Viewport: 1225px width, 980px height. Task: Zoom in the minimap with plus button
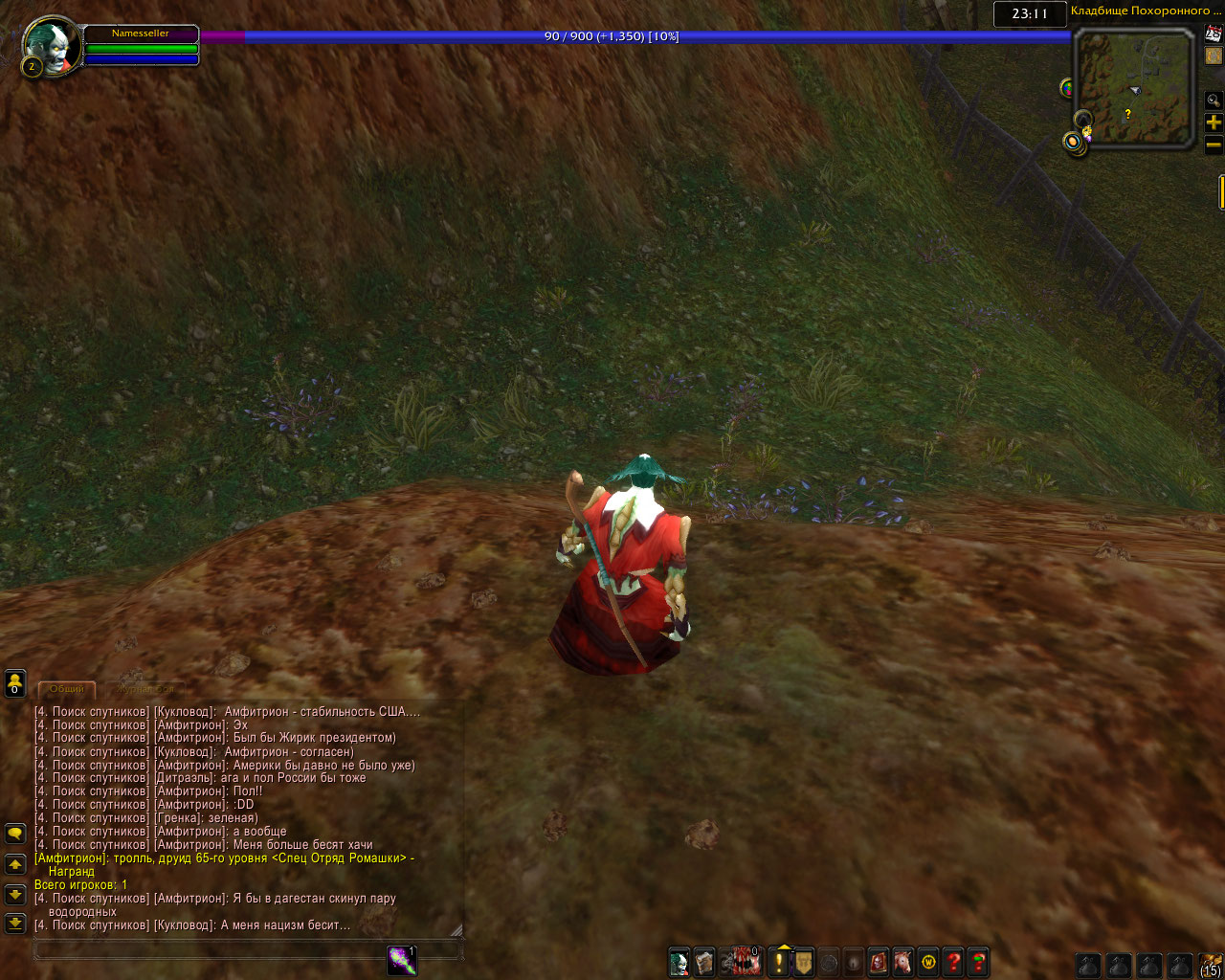[1214, 122]
